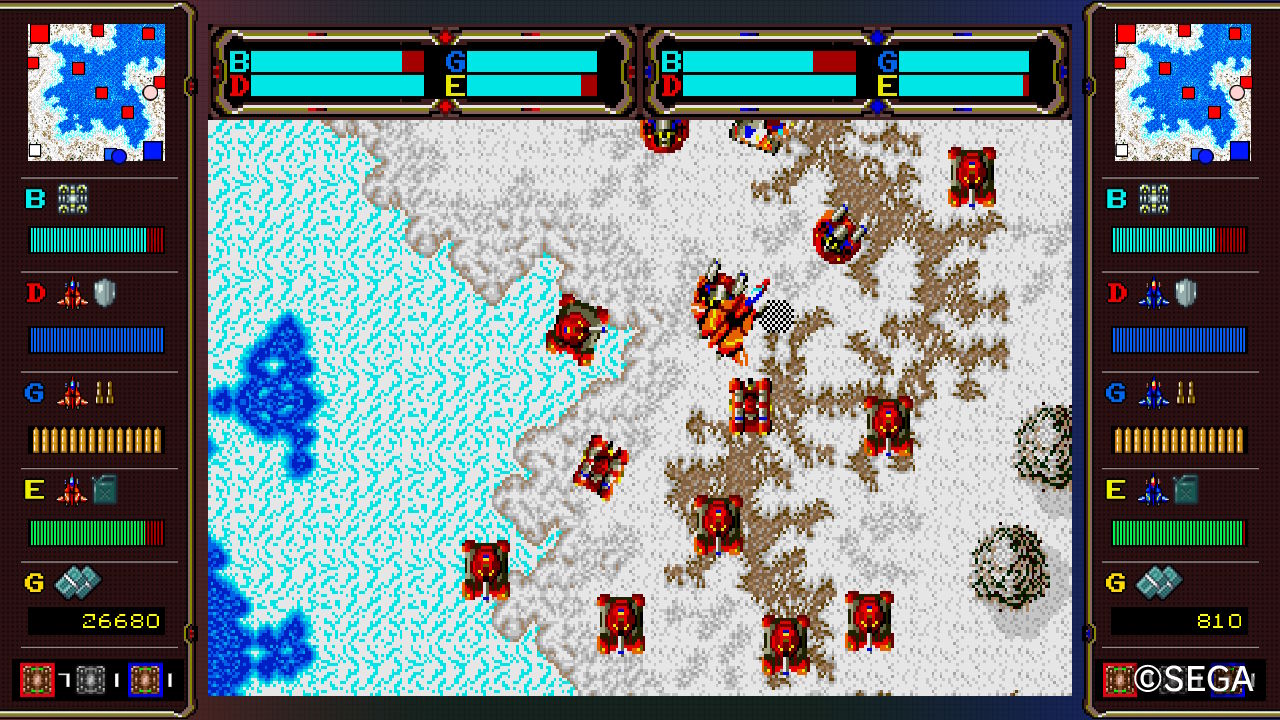
Task: Click the left player's minimap
Action: (x=96, y=92)
